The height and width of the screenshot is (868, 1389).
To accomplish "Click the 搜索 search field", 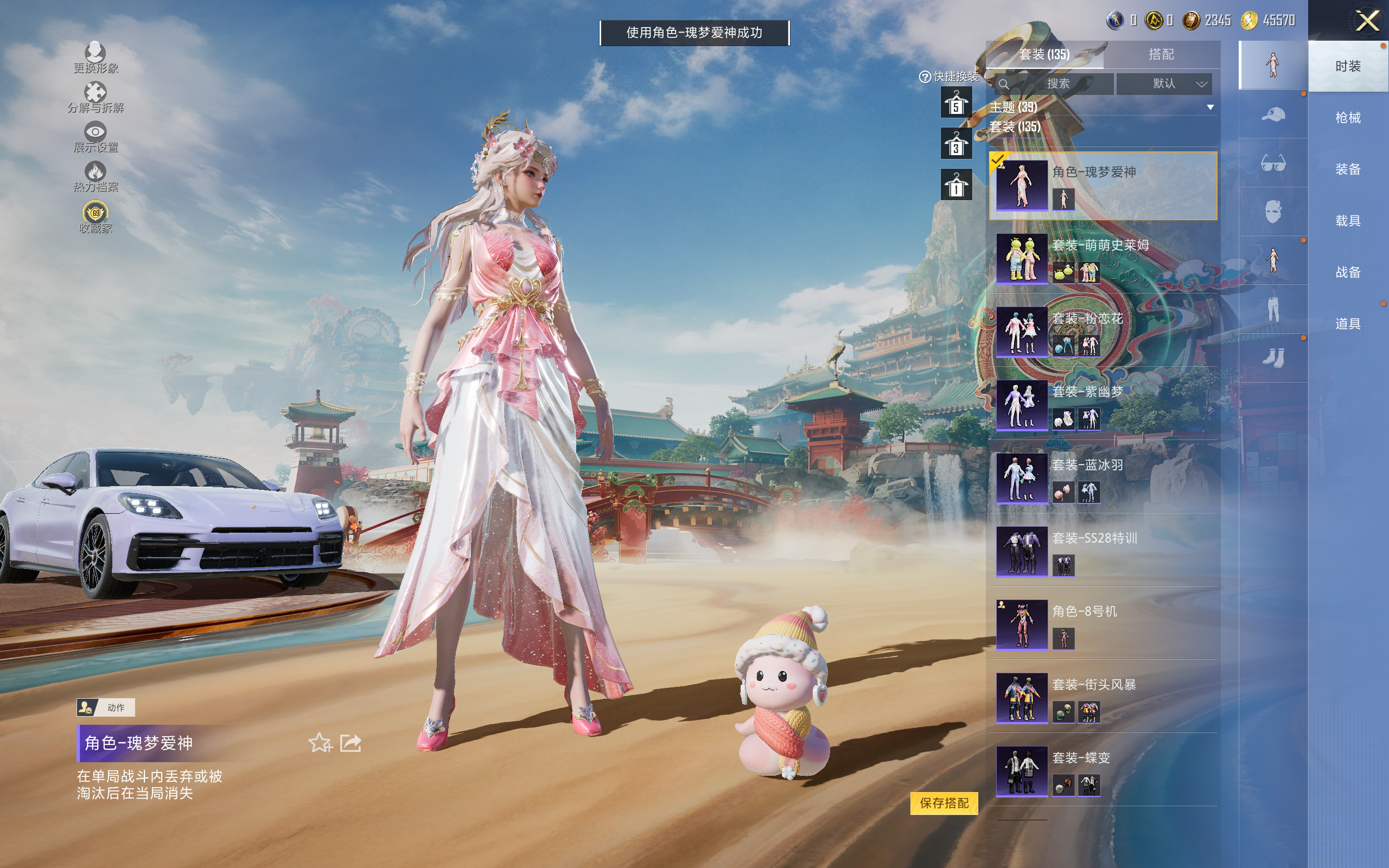I will point(1057,84).
